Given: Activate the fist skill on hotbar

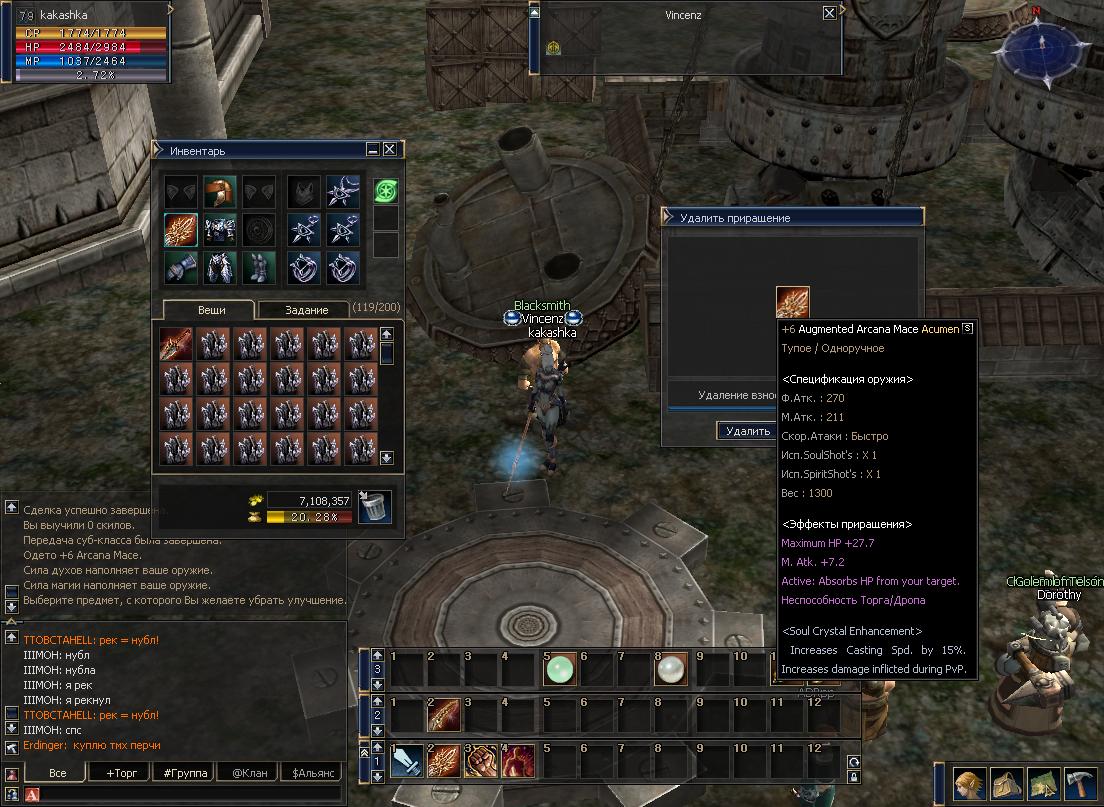Looking at the screenshot, I should (x=481, y=762).
